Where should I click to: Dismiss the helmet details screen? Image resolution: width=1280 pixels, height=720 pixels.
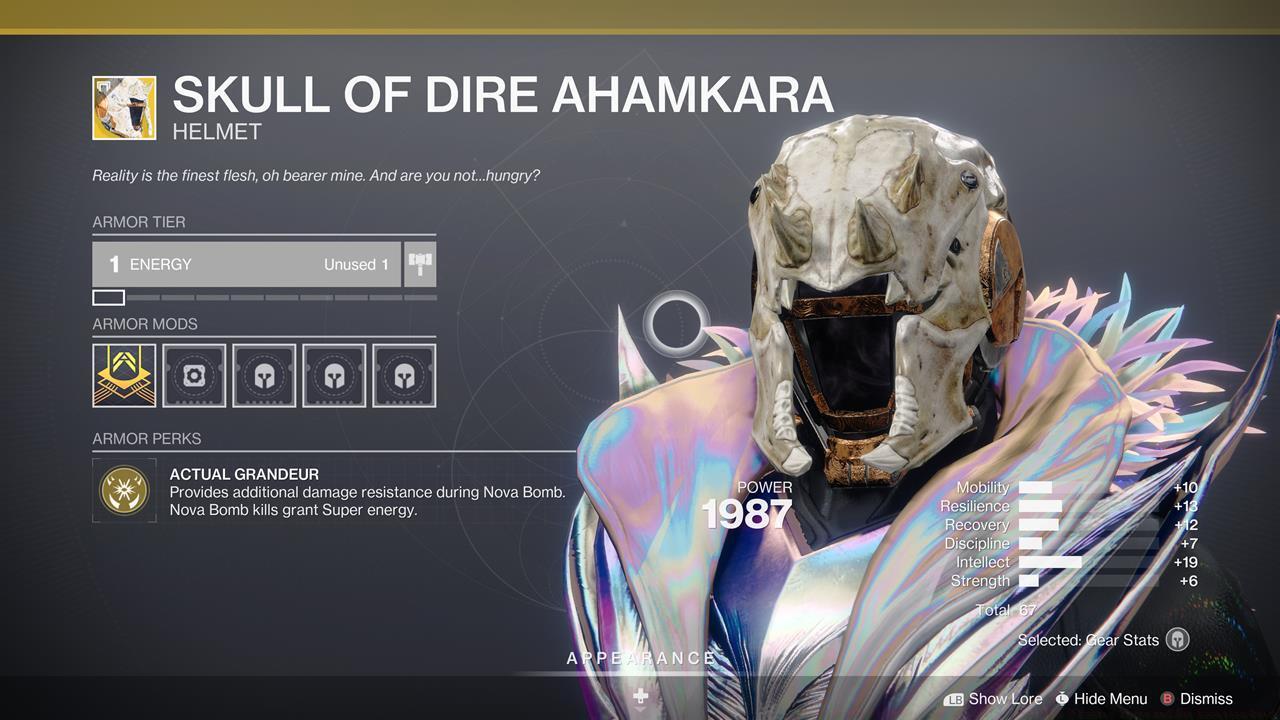pos(1205,699)
